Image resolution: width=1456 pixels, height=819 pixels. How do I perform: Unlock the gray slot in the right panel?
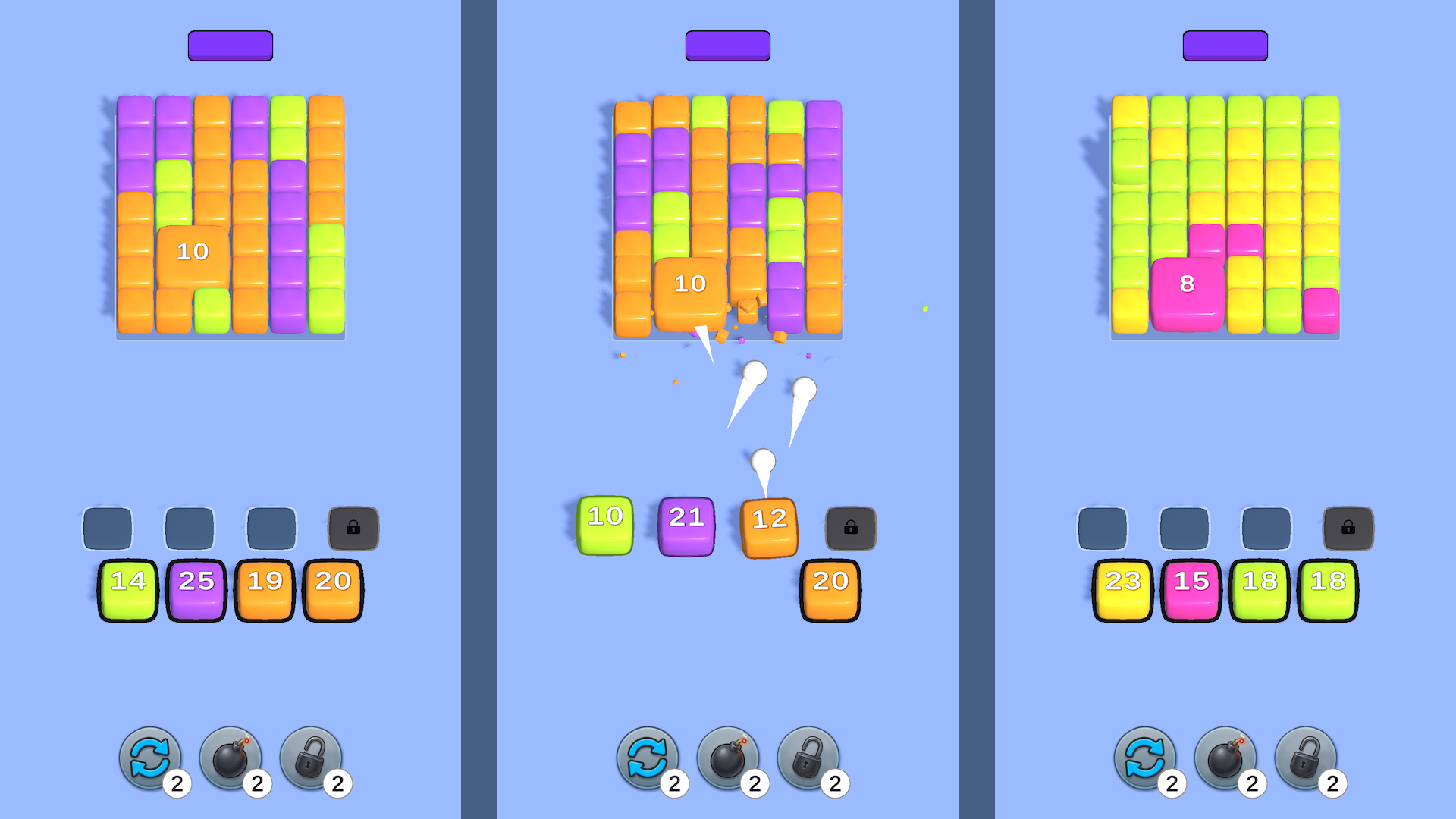point(1350,528)
